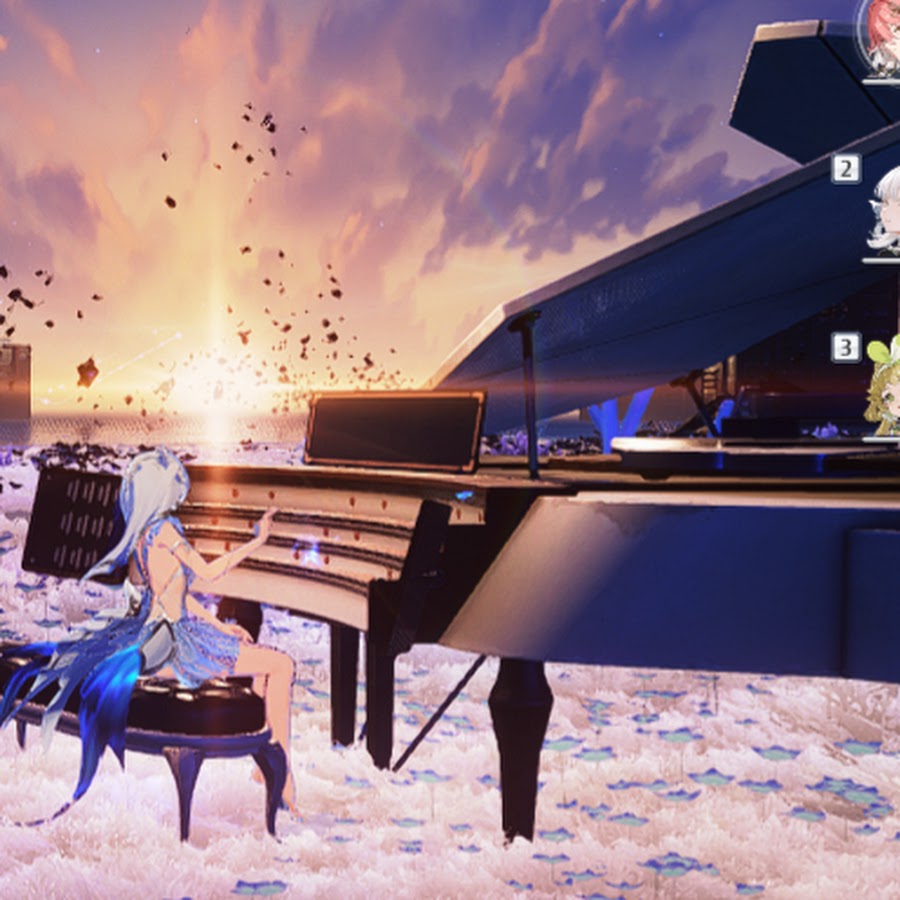This screenshot has width=900, height=900.
Task: Select the pink-haired party member portrait
Action: [882, 38]
